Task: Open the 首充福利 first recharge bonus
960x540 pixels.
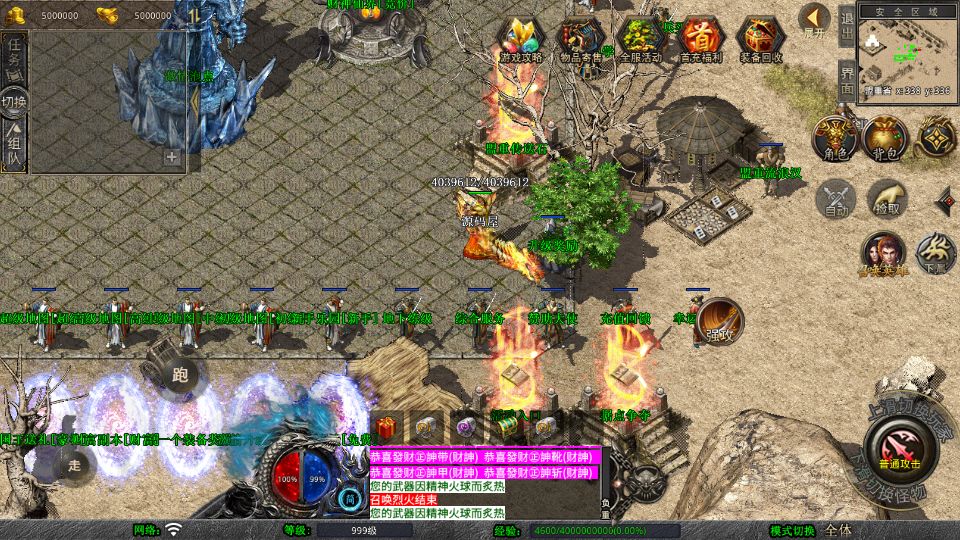Action: click(x=701, y=40)
